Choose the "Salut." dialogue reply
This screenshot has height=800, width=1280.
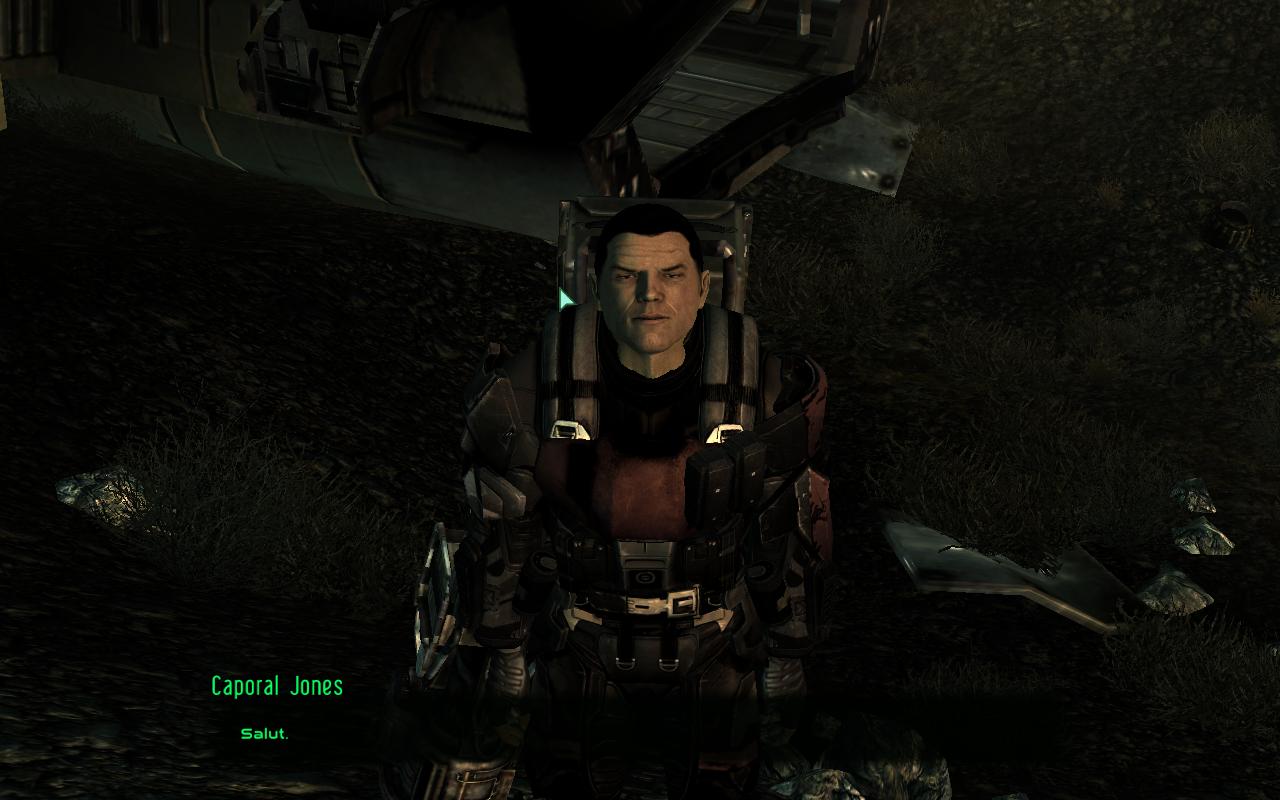click(x=264, y=734)
